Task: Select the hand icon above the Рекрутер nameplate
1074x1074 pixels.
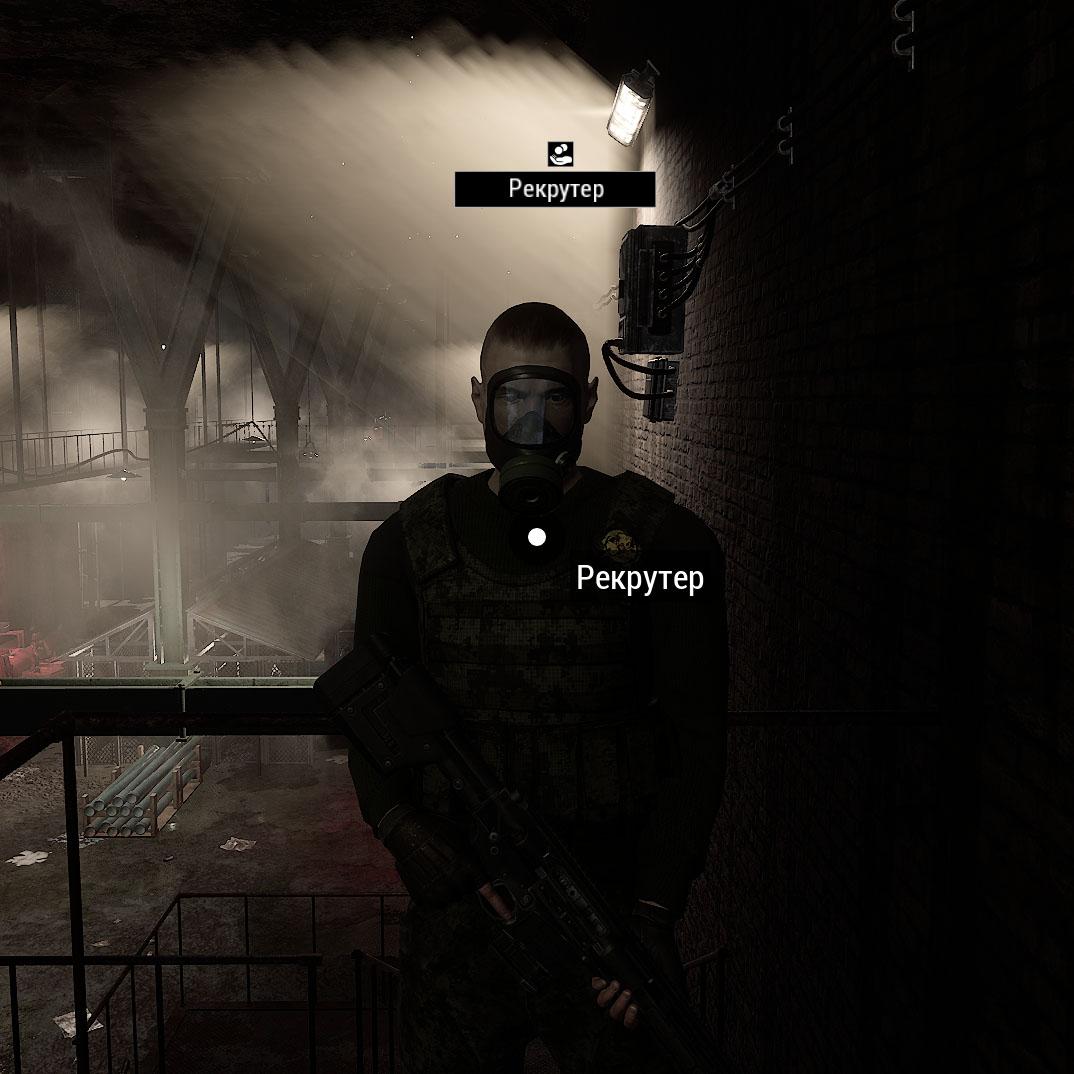Action: [x=560, y=154]
